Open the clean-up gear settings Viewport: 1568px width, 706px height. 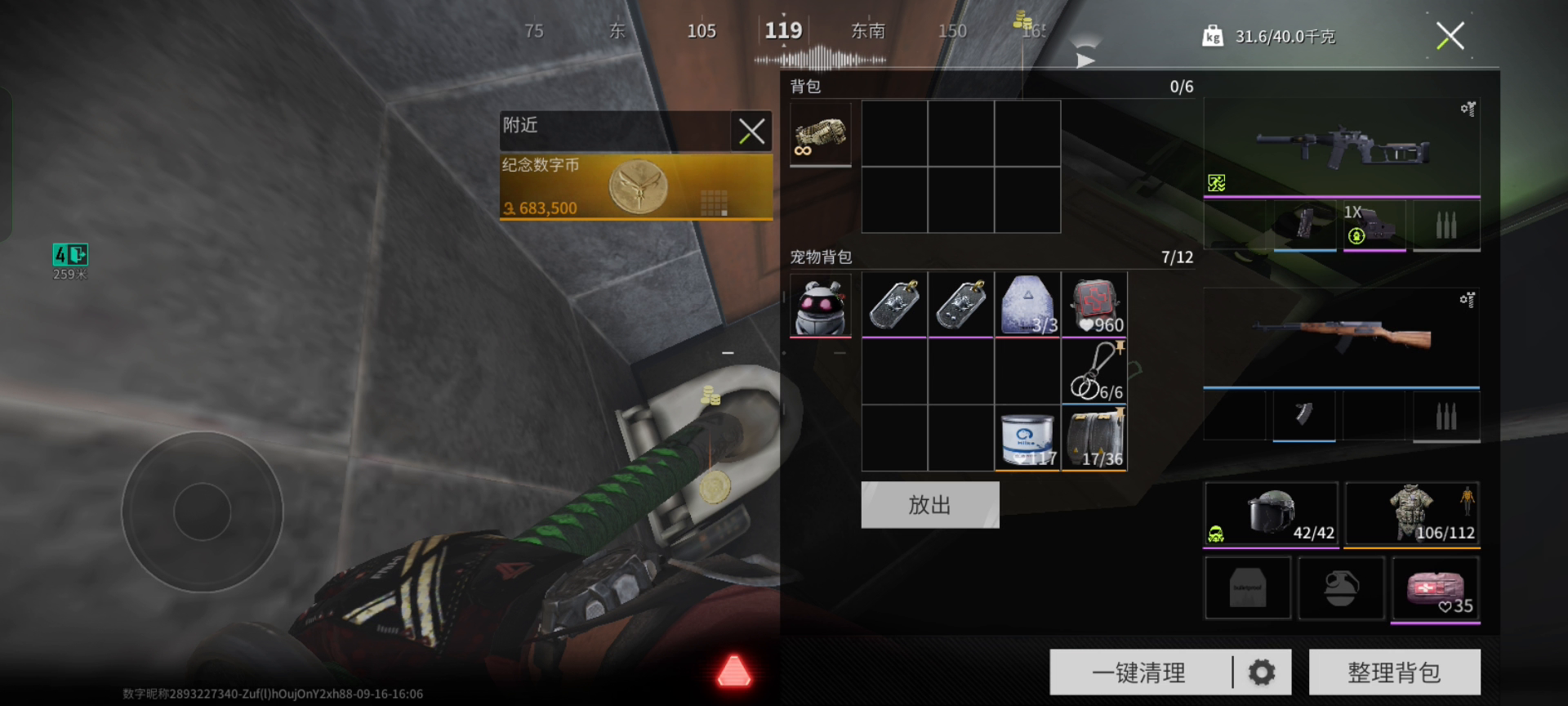click(1262, 672)
